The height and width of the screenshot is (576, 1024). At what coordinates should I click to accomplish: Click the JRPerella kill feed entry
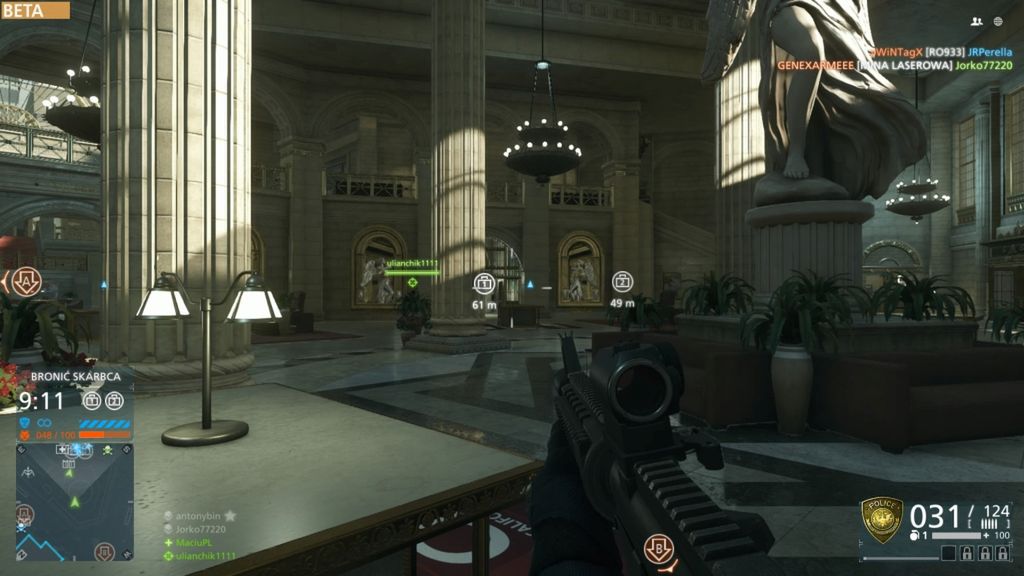coord(992,51)
